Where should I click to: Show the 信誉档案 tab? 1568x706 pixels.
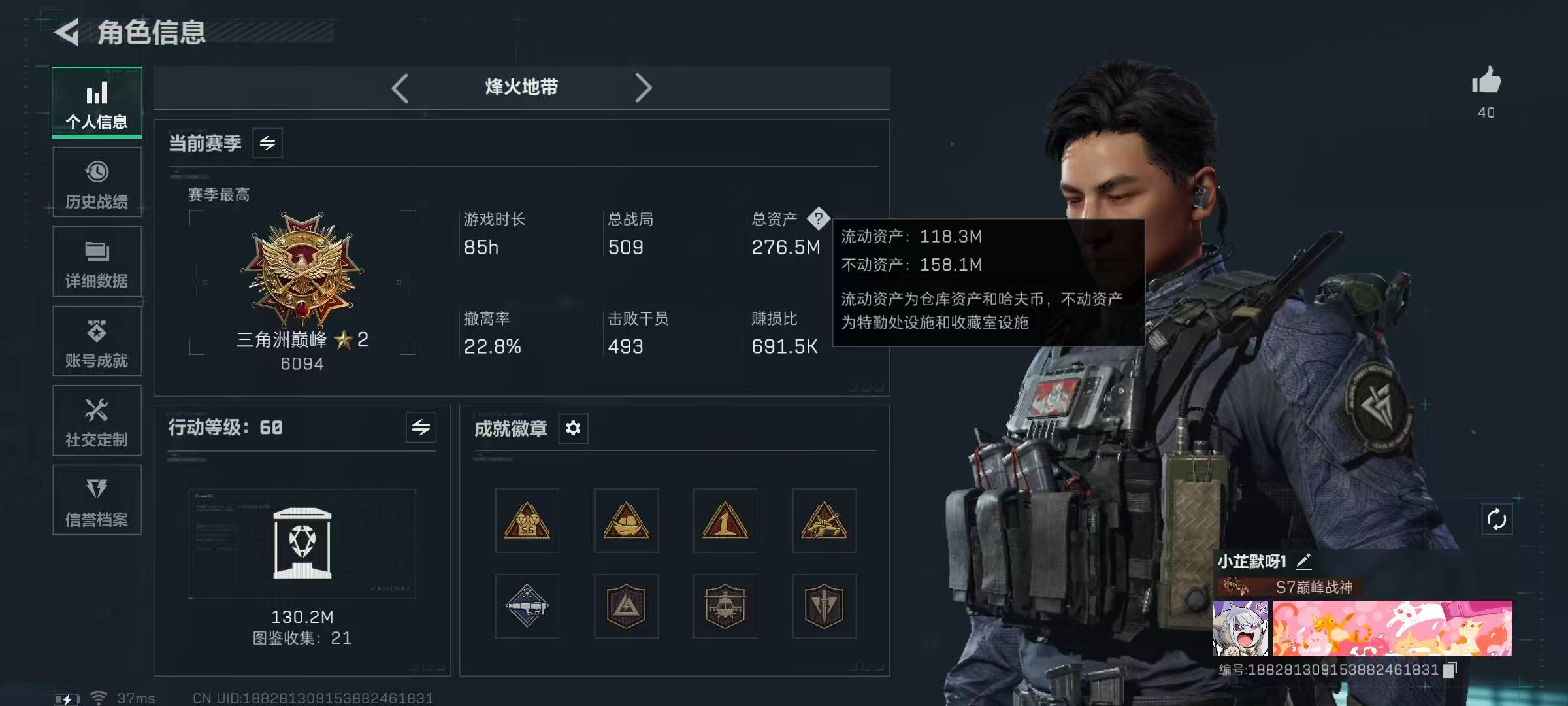tap(97, 500)
